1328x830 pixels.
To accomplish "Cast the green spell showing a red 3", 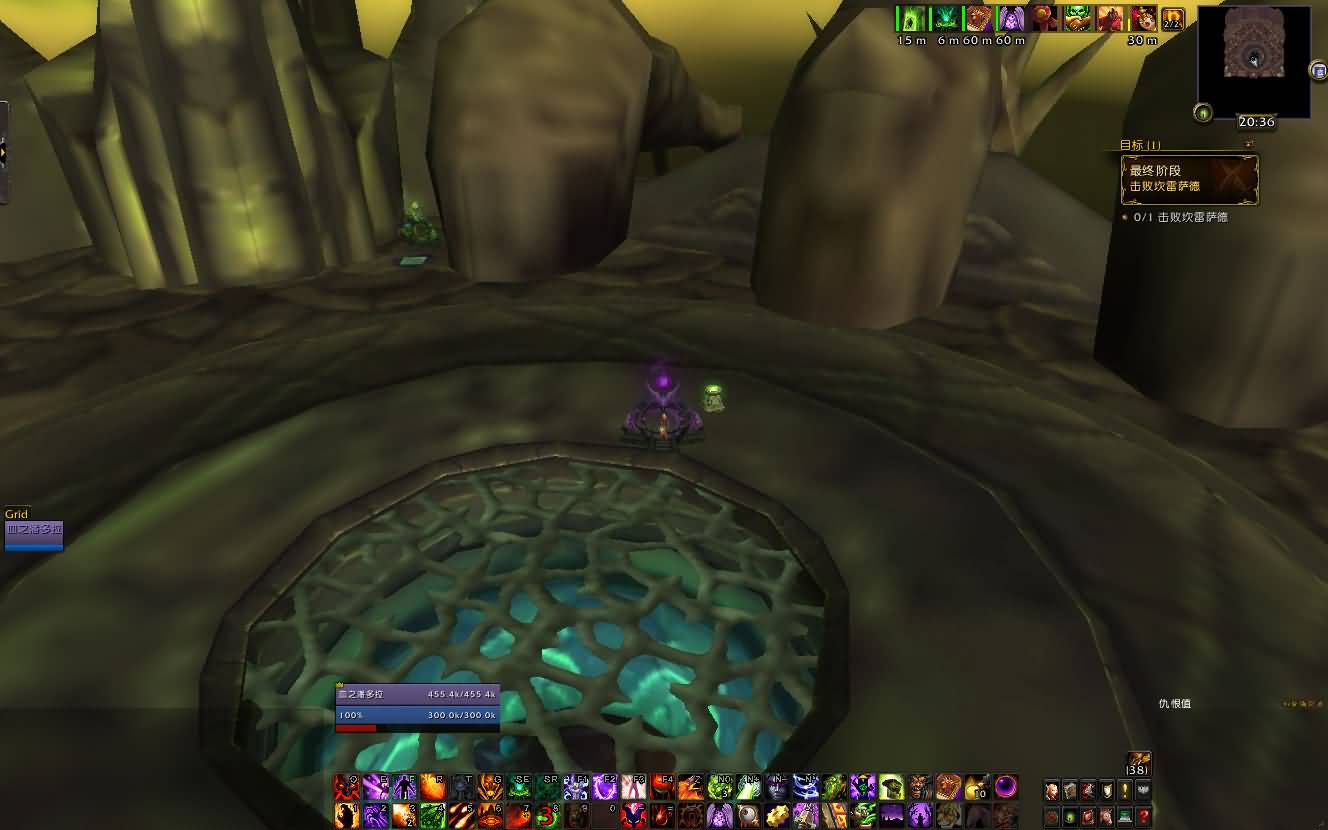I will 547,815.
